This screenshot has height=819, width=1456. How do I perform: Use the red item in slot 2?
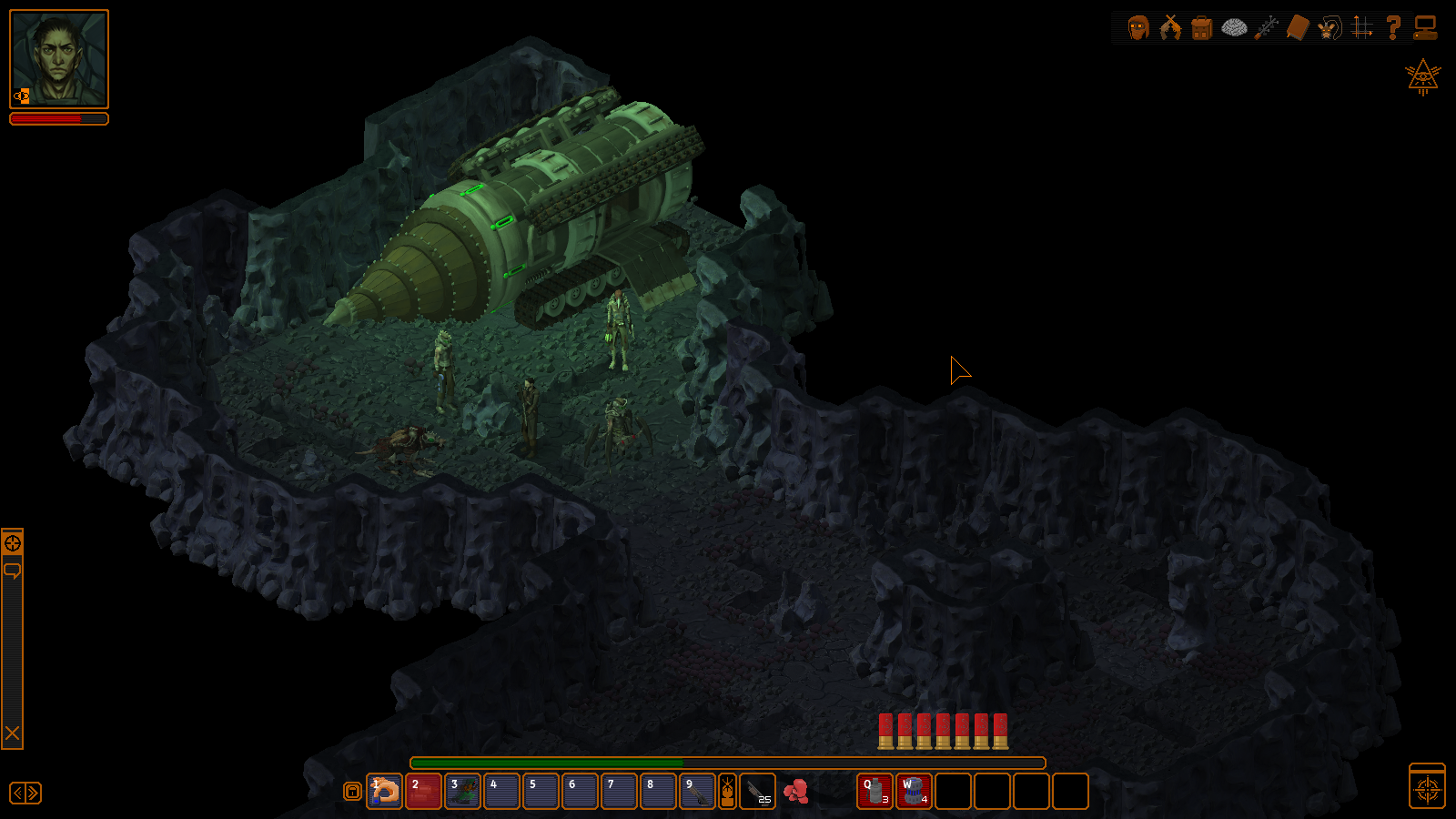click(x=424, y=791)
